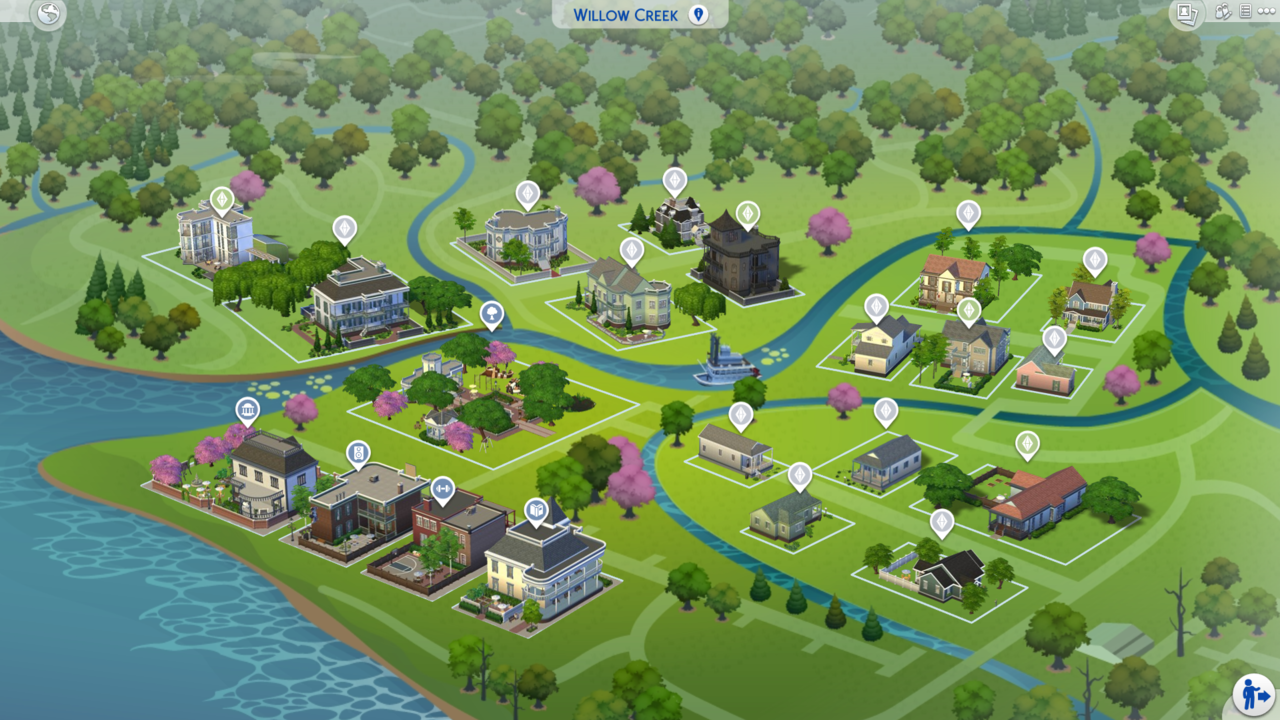Click the museum marker with columns icon
The image size is (1280, 720).
pyautogui.click(x=246, y=408)
